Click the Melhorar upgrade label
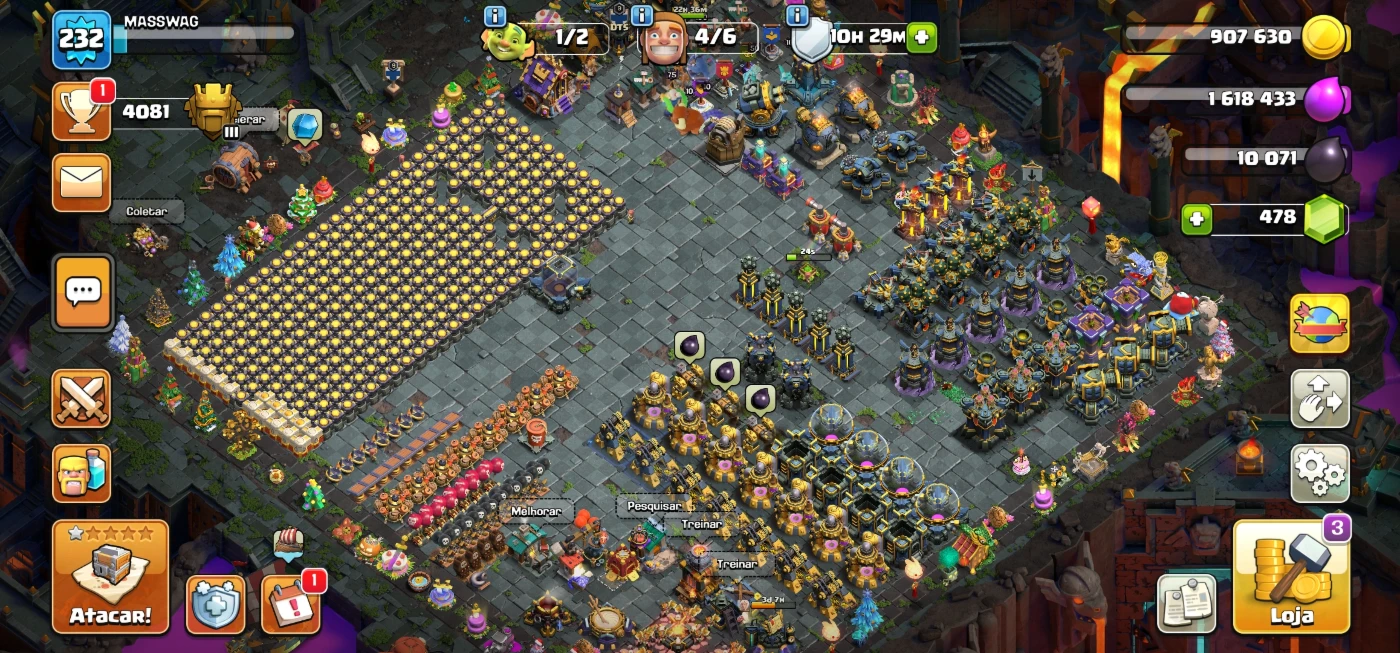The image size is (1400, 653). (536, 511)
